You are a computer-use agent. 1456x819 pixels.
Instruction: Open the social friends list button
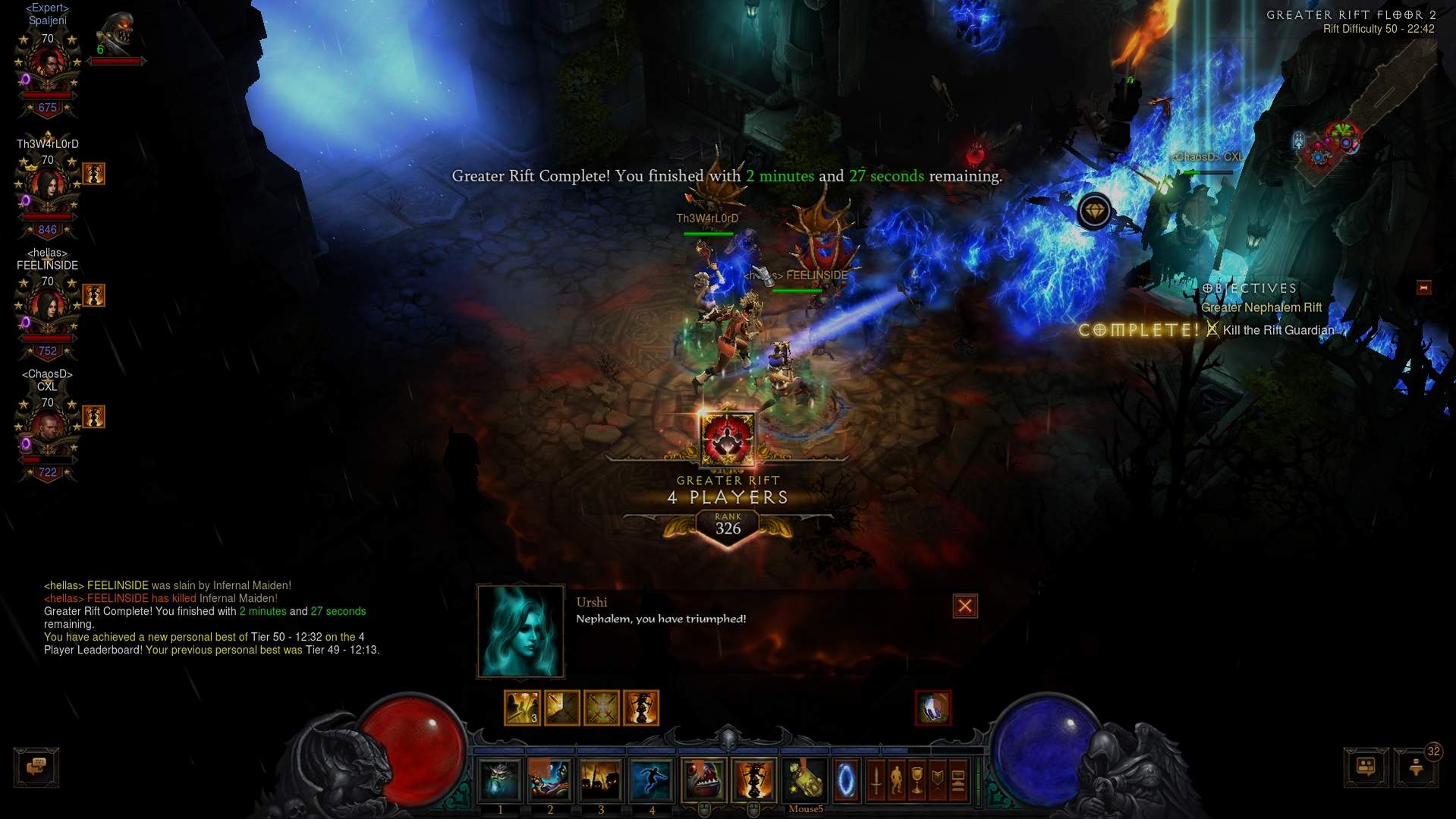click(x=1366, y=767)
